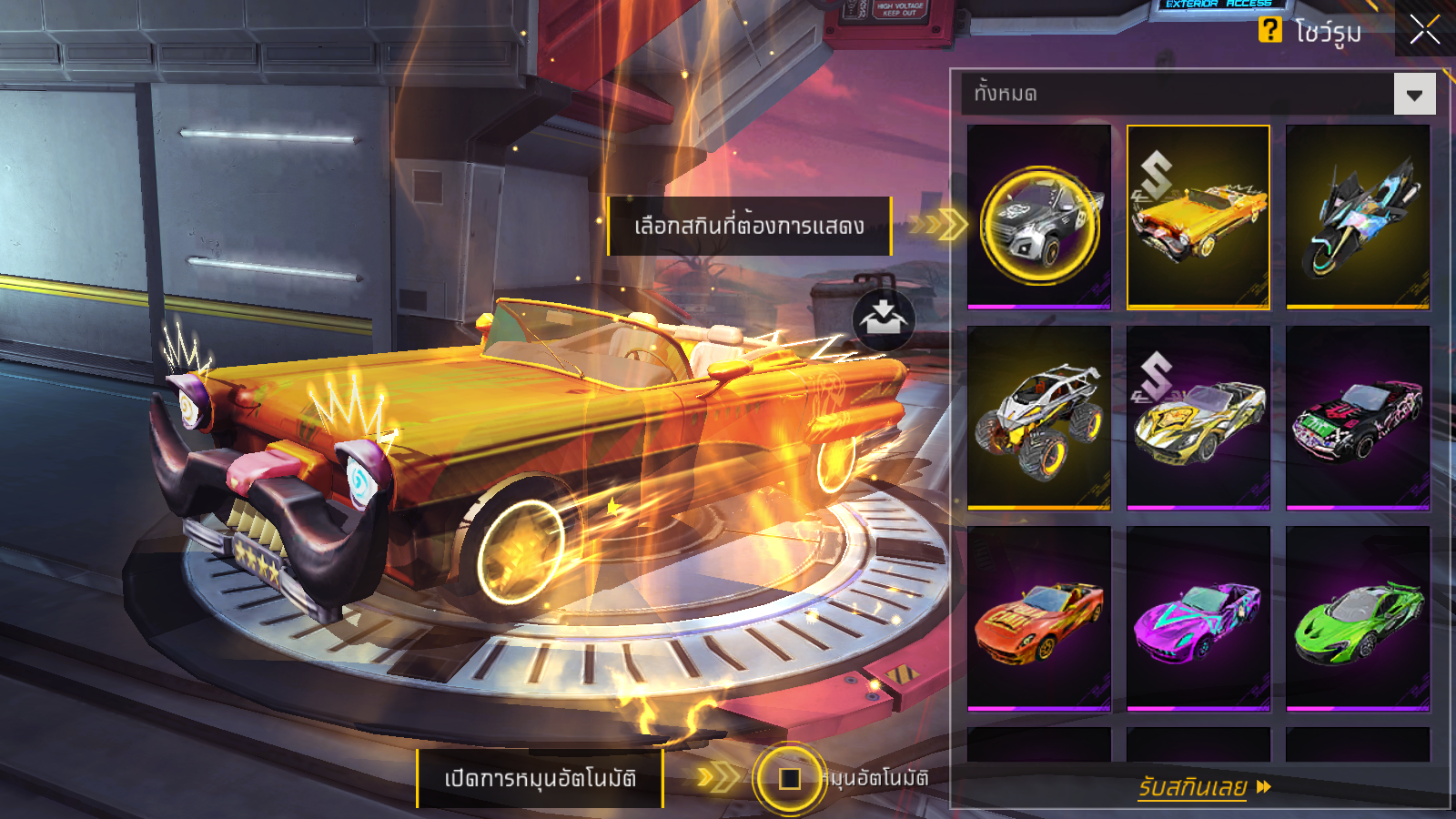Open the รับสกินเลย get skin link
Image resolution: width=1456 pixels, height=819 pixels.
click(x=1203, y=787)
